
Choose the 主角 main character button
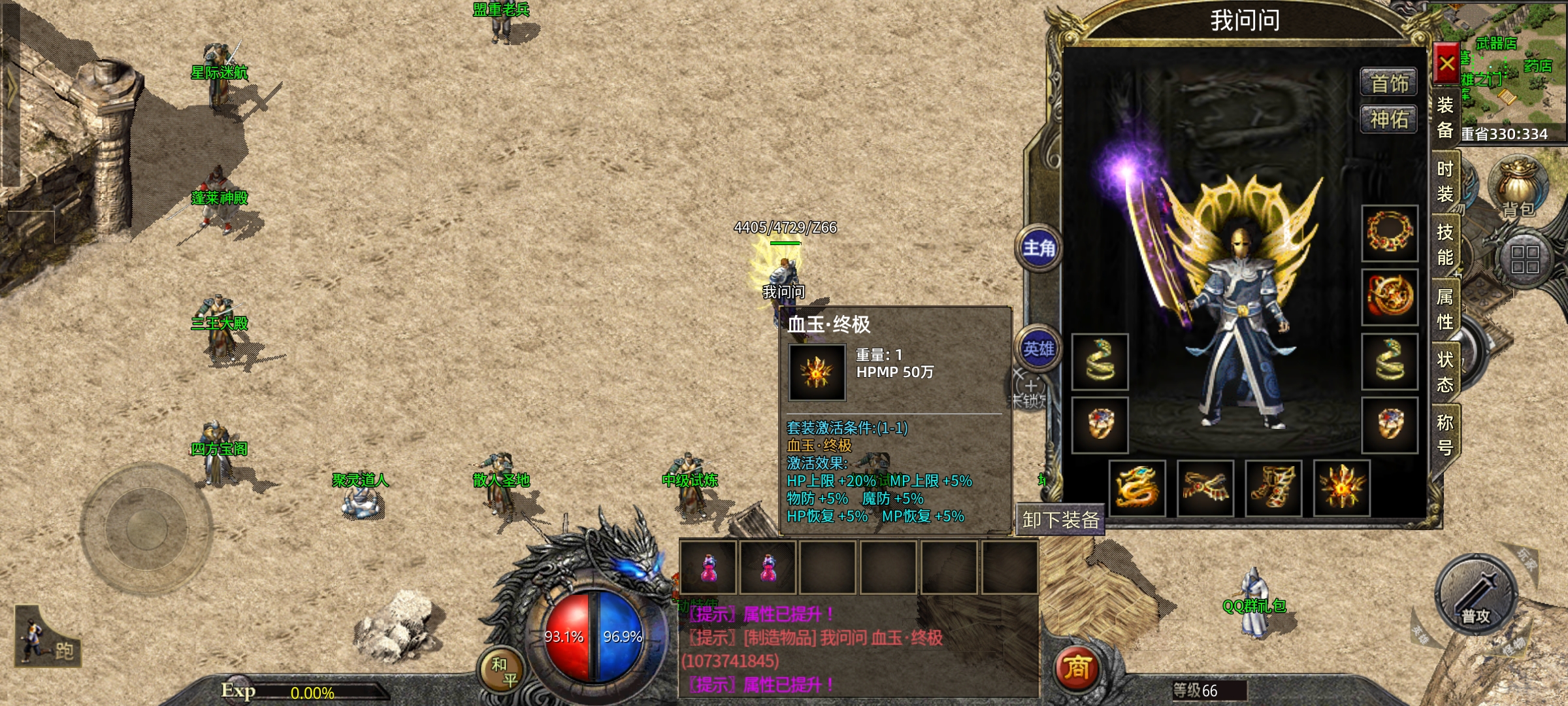coord(1039,248)
